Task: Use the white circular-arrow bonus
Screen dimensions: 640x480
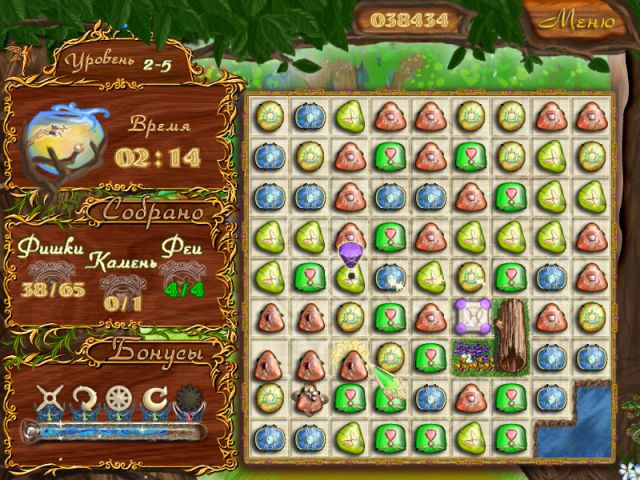Action: coord(85,400)
